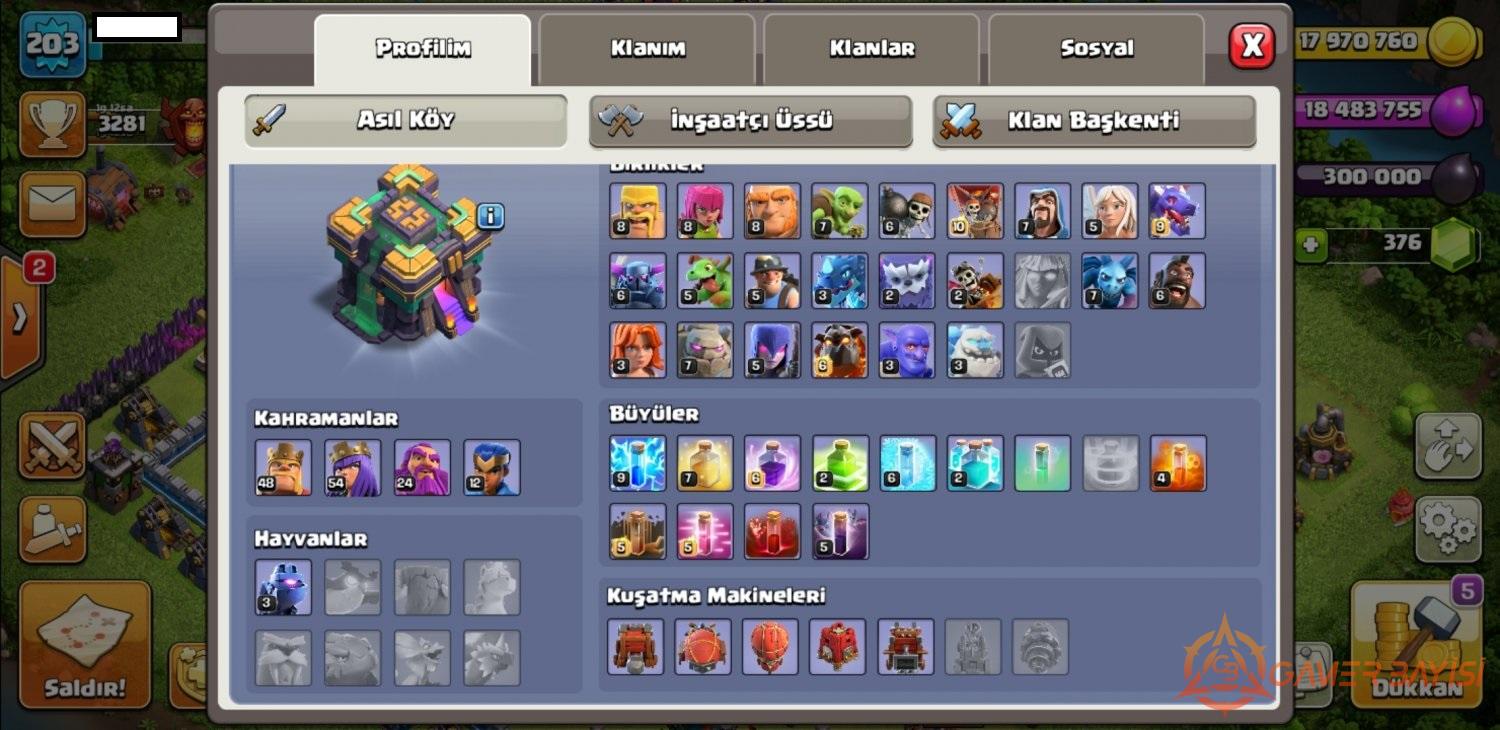Click the Town Hall info button
This screenshot has width=1500, height=730.
pos(490,215)
